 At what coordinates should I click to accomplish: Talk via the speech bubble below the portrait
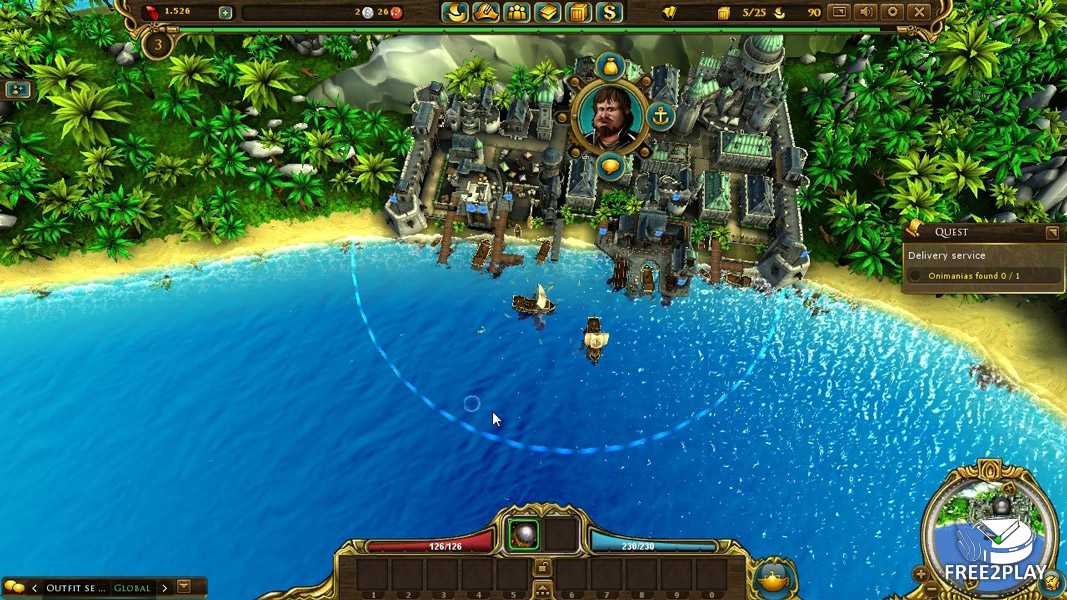pos(609,166)
